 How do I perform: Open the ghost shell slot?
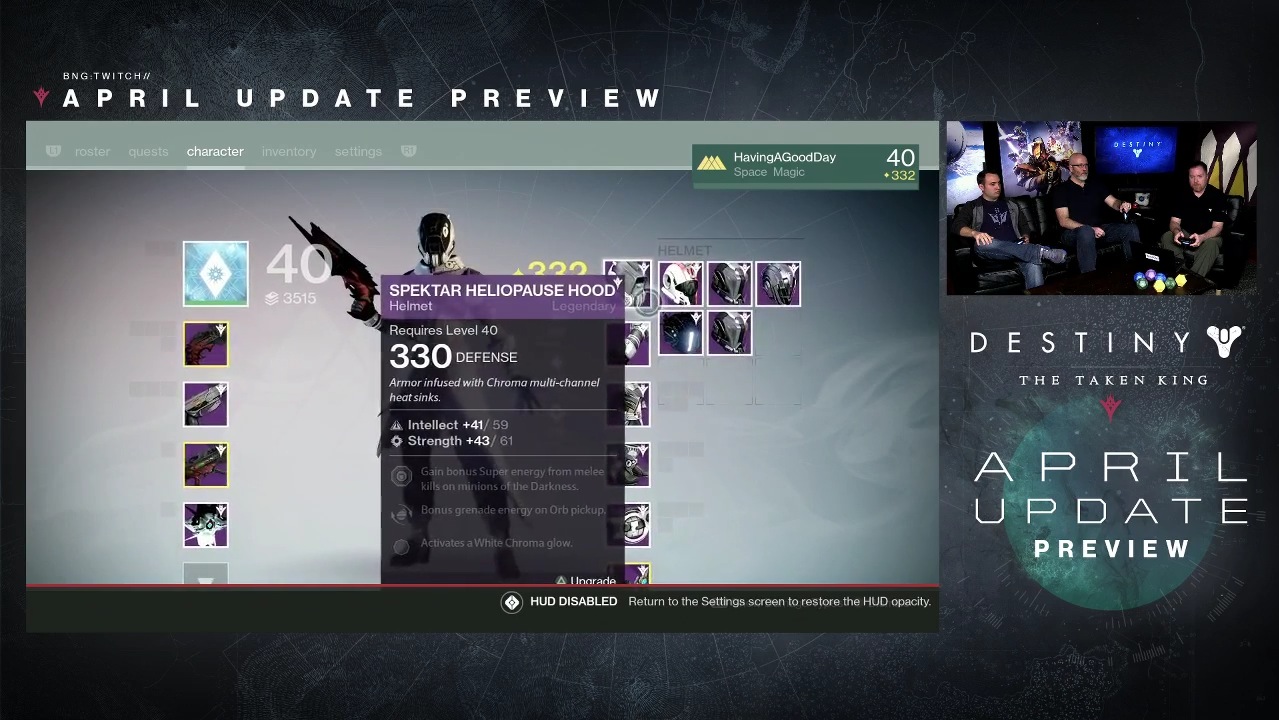[206, 525]
